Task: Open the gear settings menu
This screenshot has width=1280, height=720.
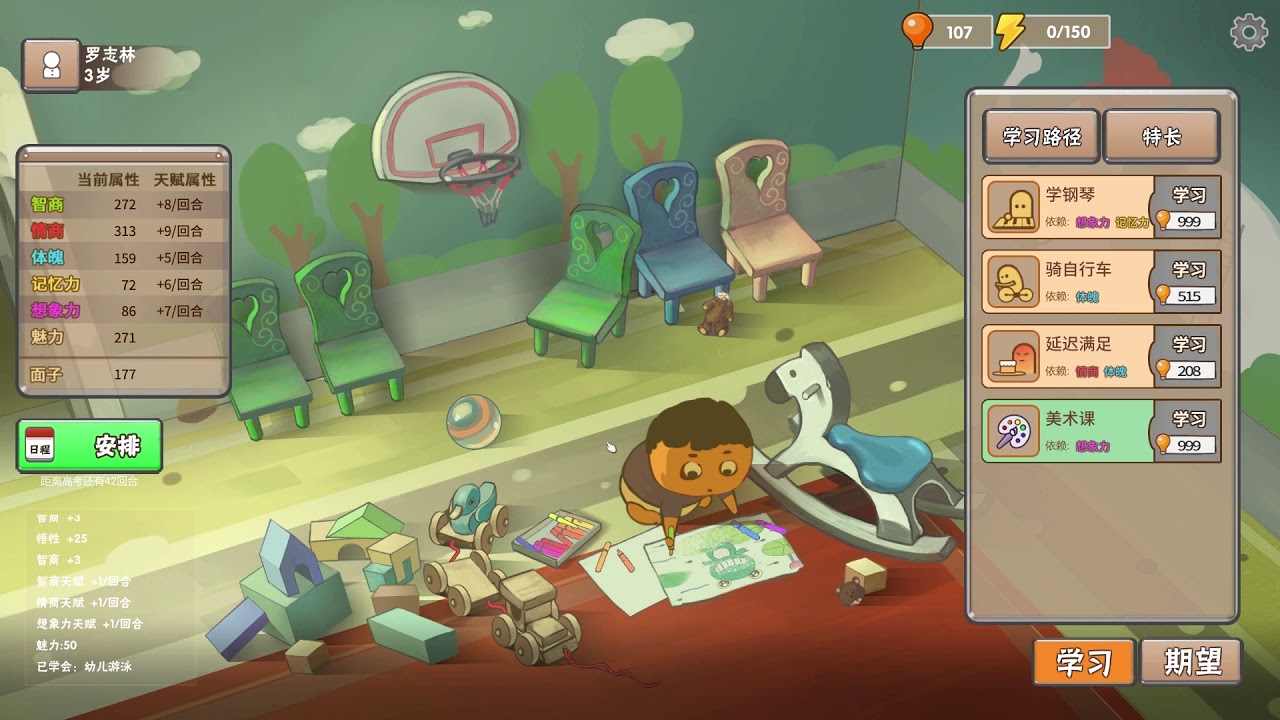Action: coord(1249,33)
